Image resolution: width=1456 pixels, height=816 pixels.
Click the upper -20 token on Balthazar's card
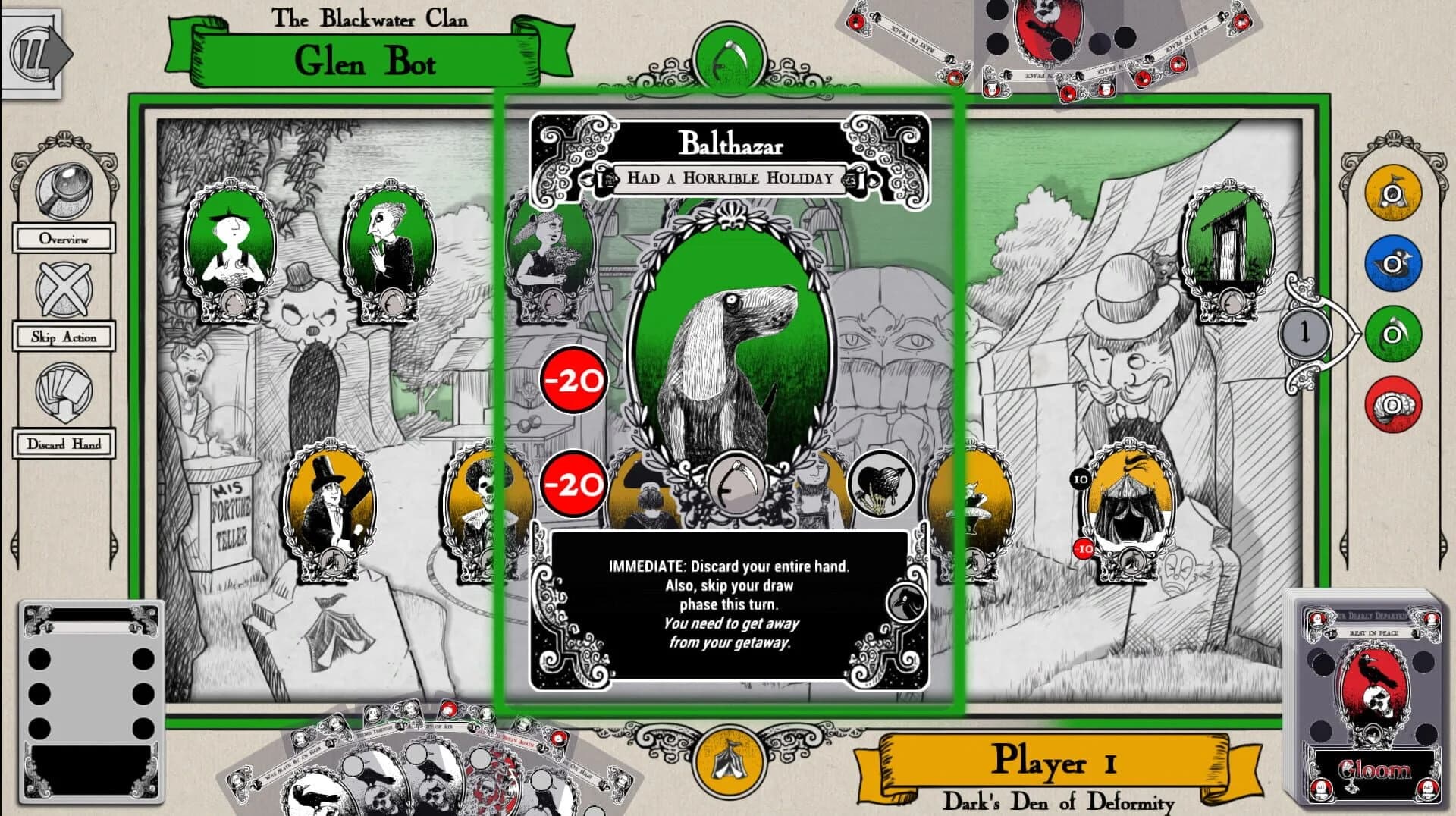tap(573, 381)
